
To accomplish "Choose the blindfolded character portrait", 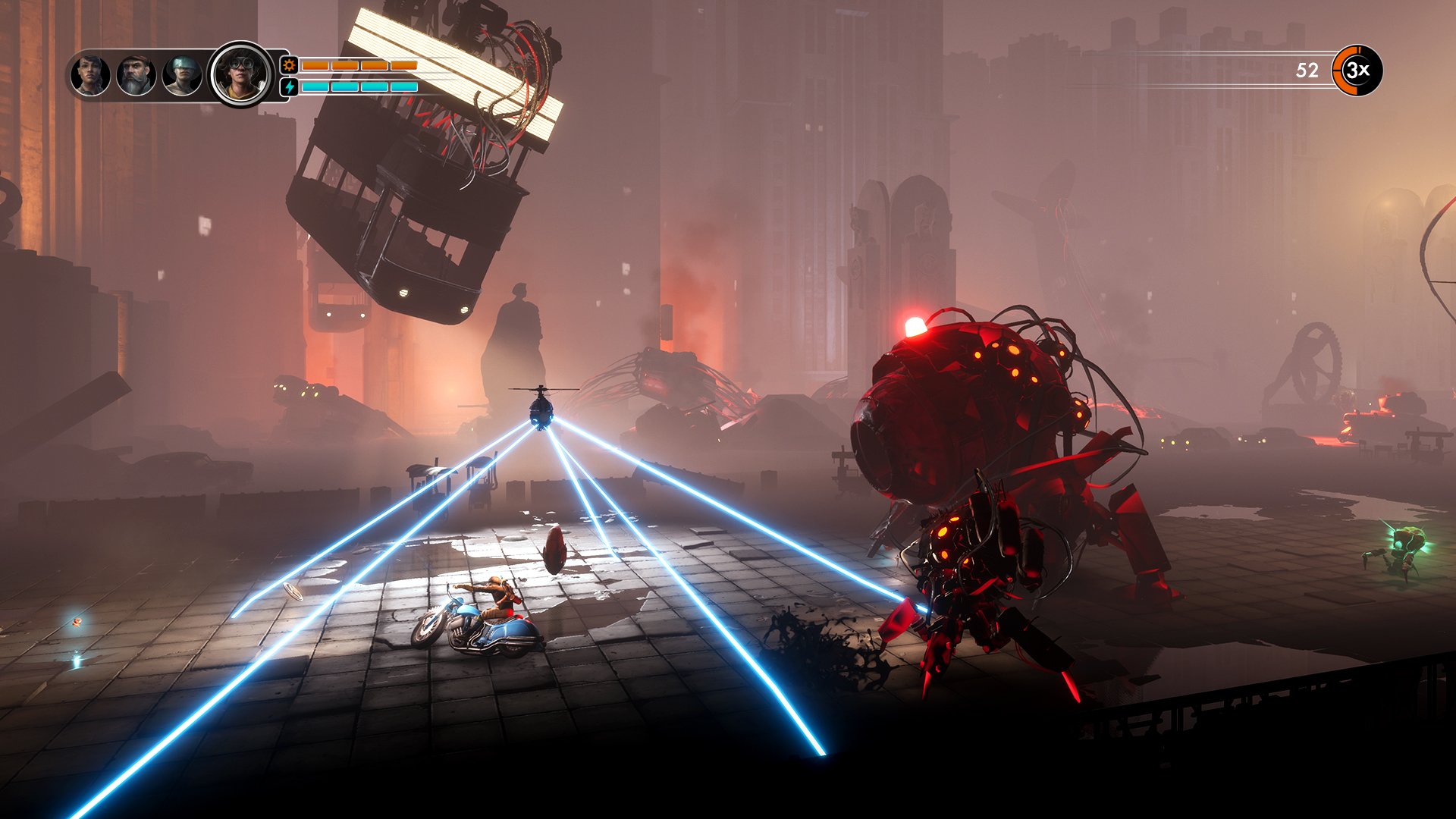I will 180,76.
